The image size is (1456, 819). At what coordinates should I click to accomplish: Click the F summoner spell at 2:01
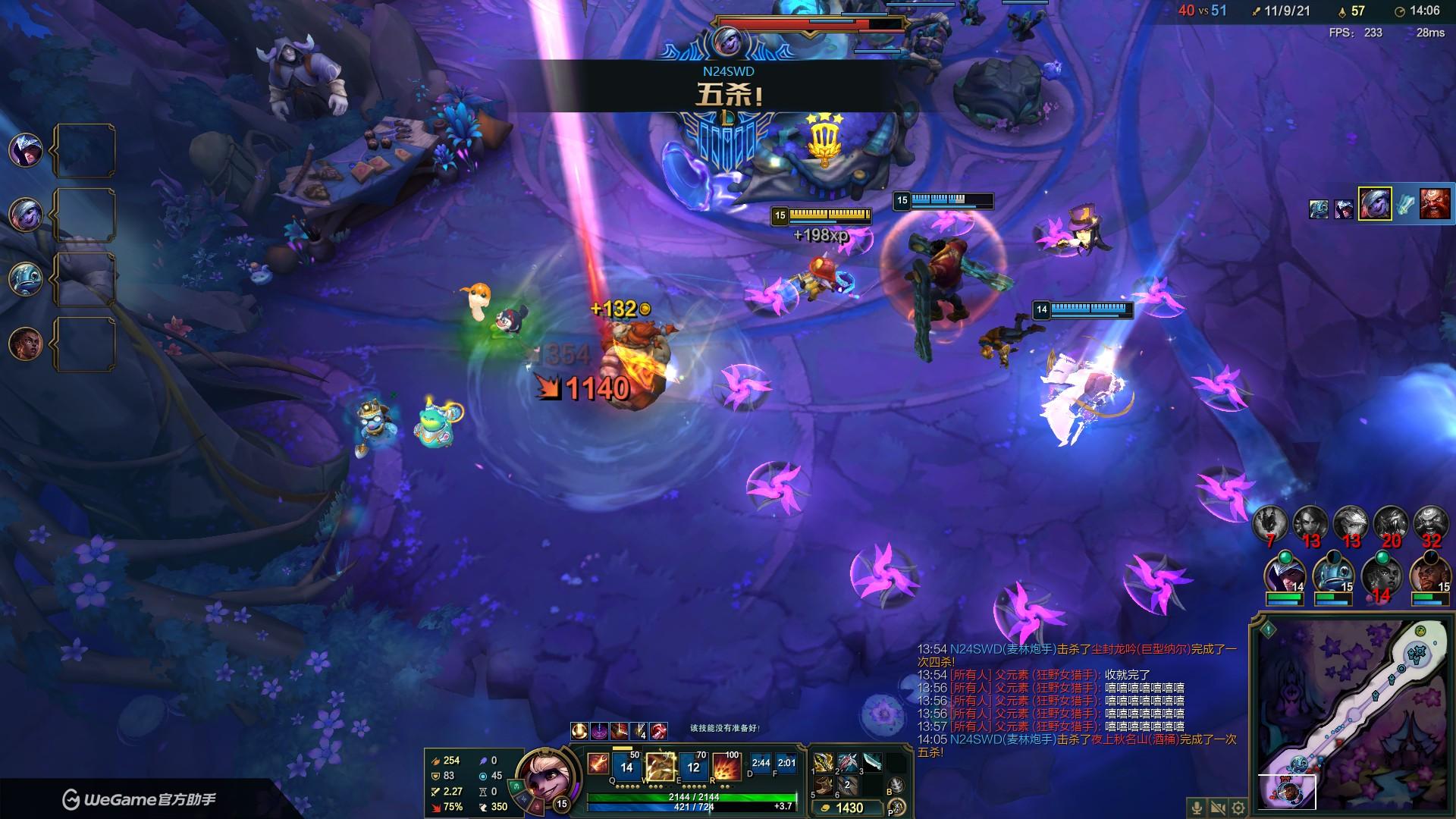click(x=787, y=764)
